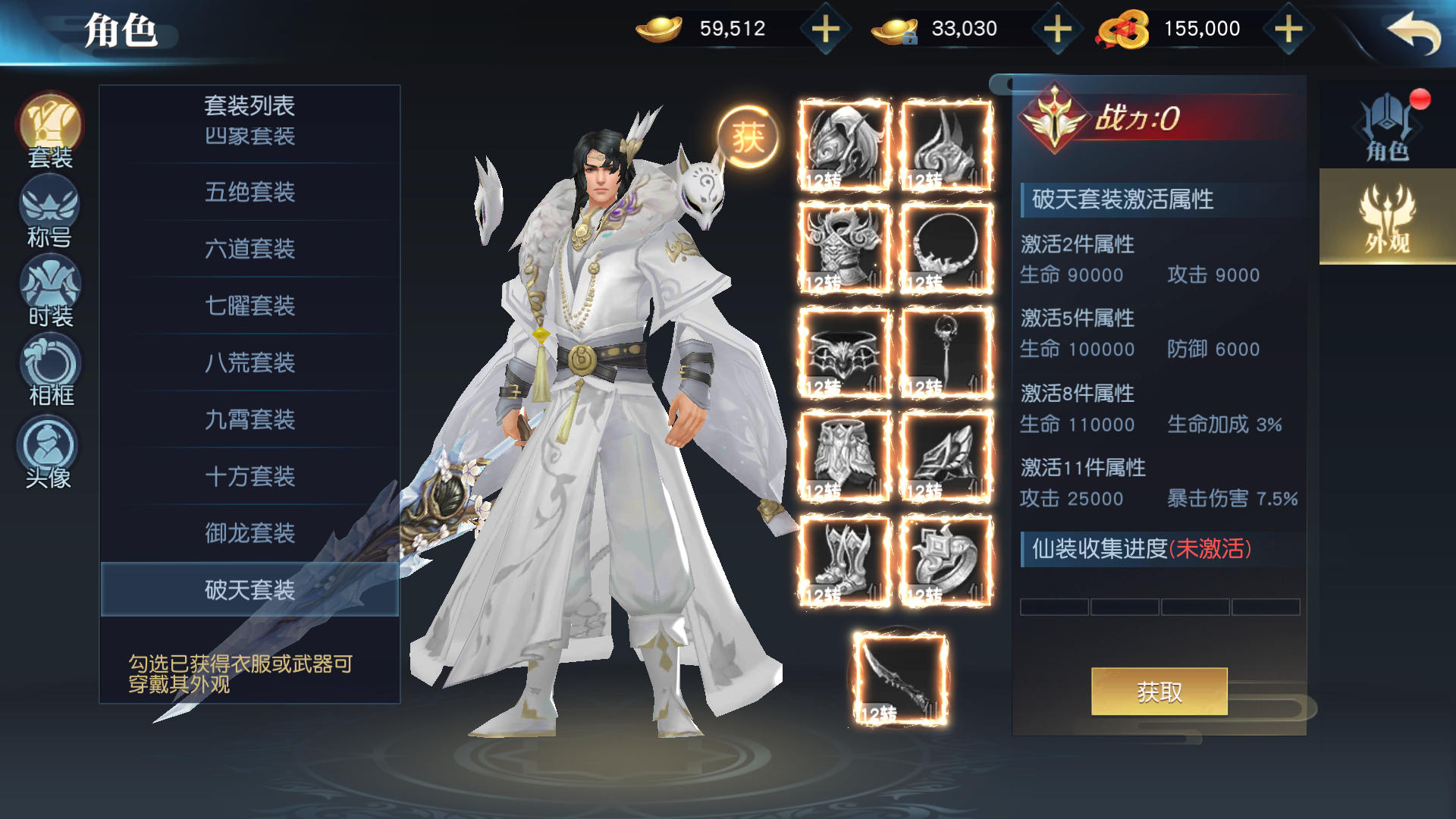This screenshot has width=1456, height=819.
Task: Add gold ingots with the first plus button
Action: coord(825,30)
